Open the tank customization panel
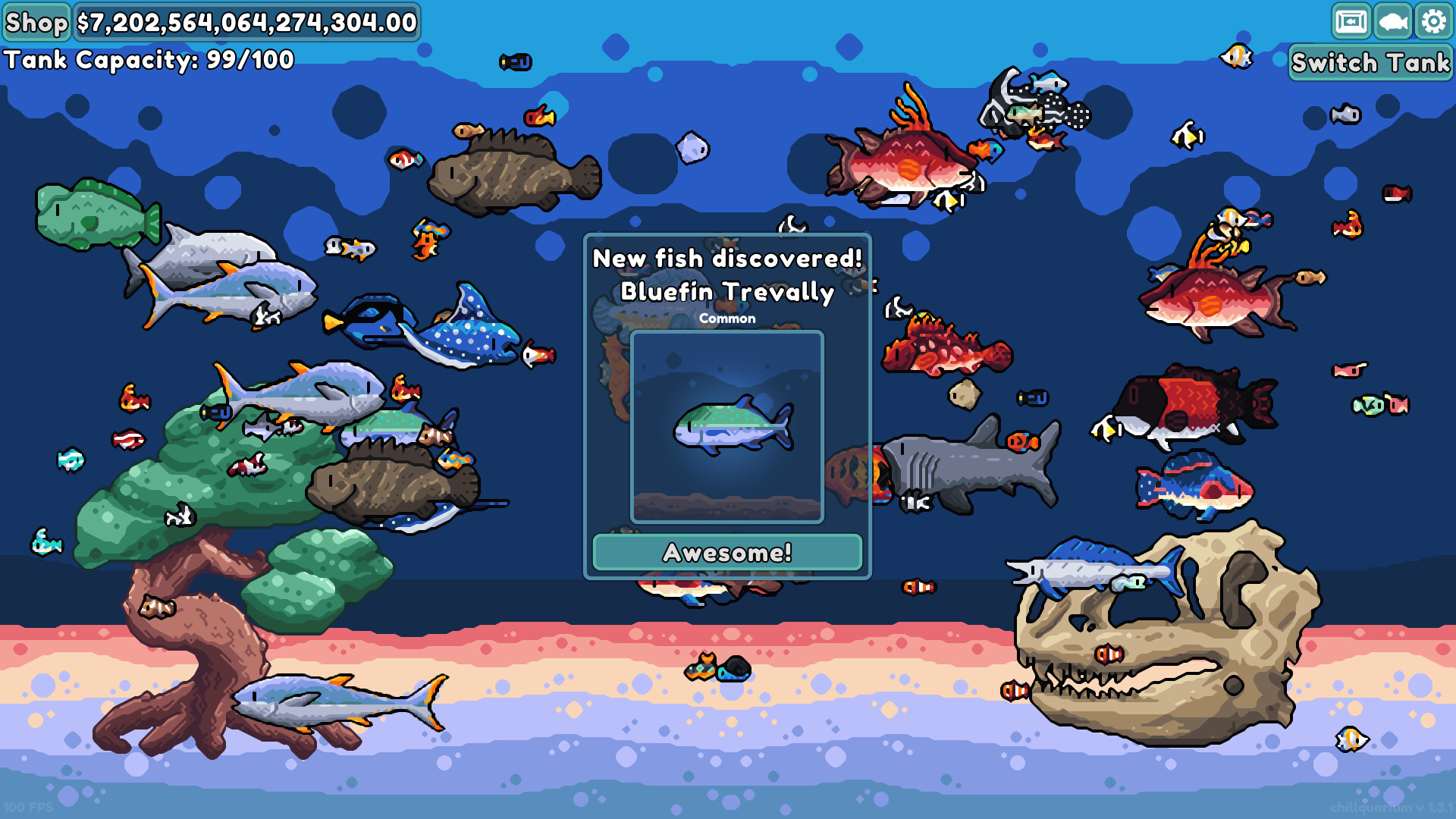 tap(1353, 22)
